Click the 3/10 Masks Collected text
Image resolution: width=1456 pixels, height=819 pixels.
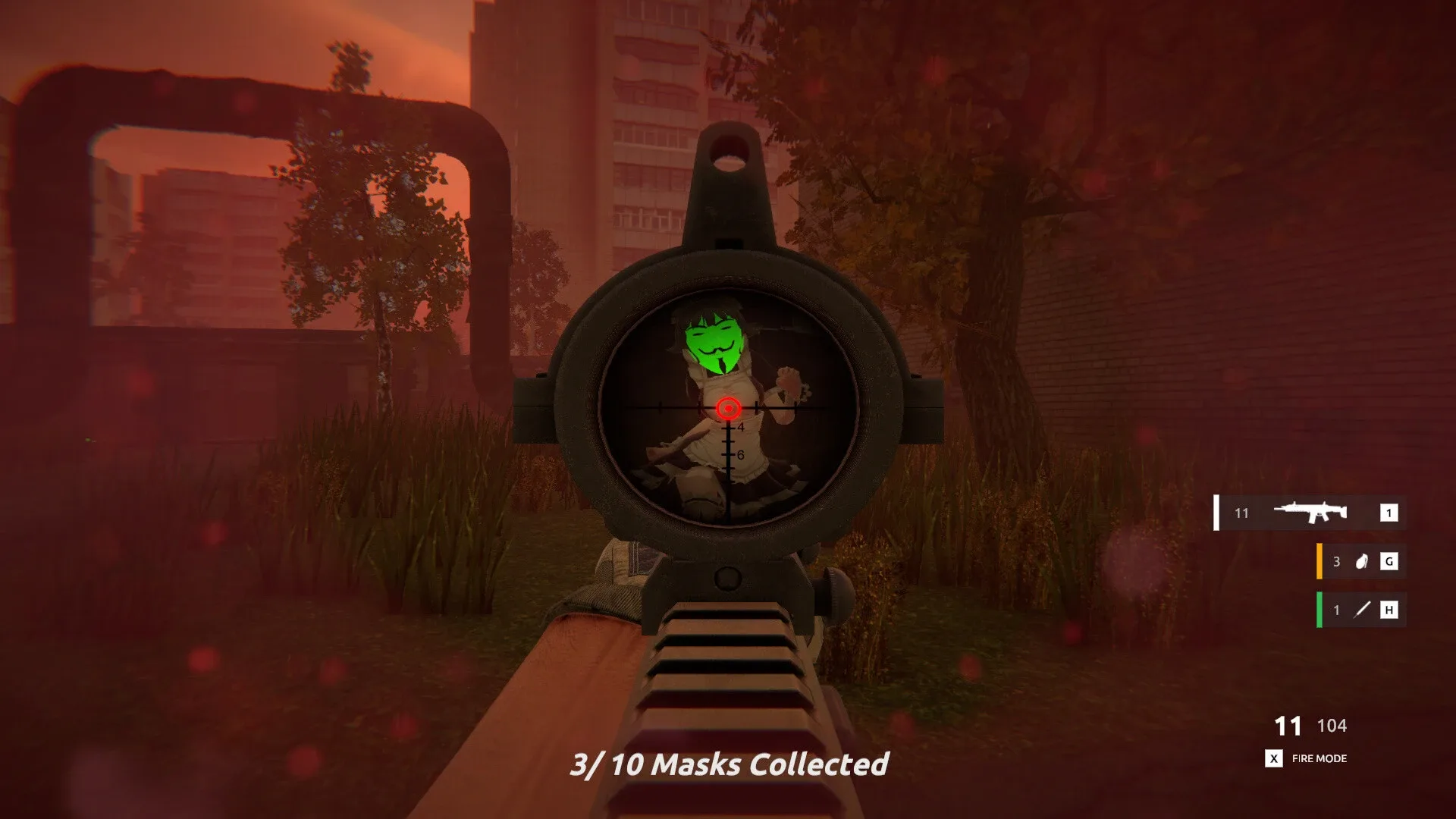pyautogui.click(x=730, y=765)
